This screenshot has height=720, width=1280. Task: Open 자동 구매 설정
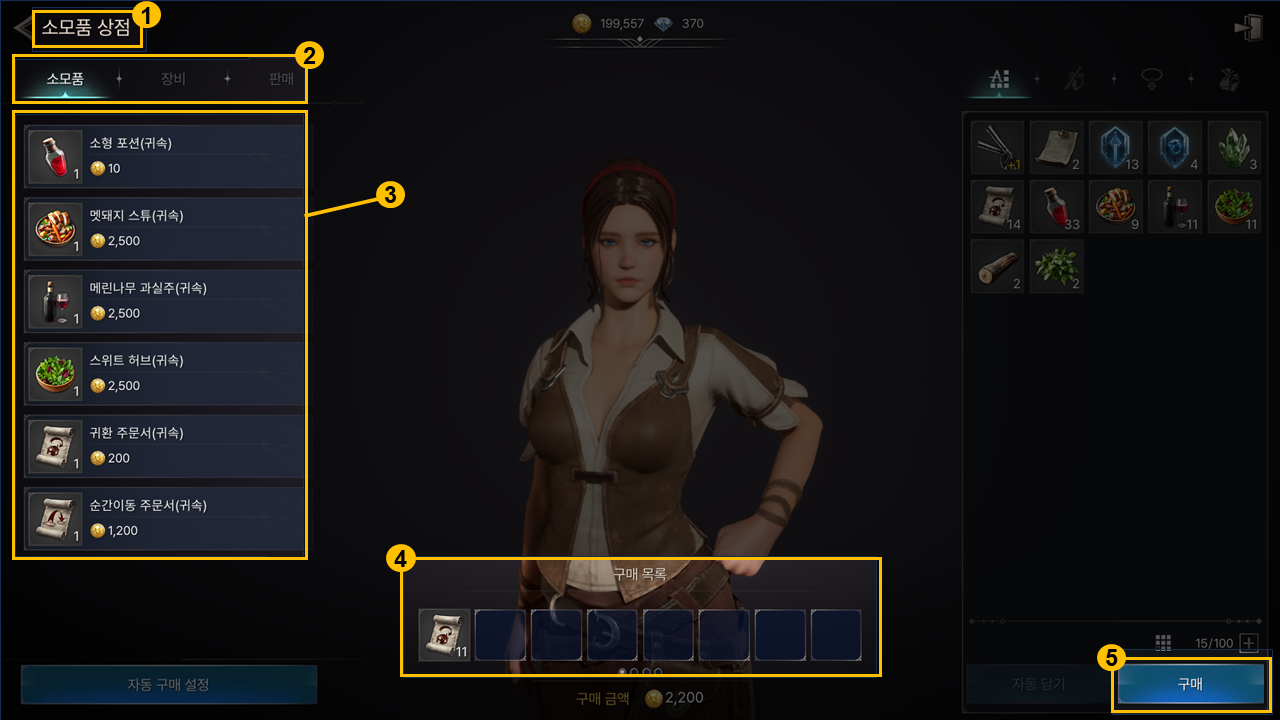[x=169, y=685]
